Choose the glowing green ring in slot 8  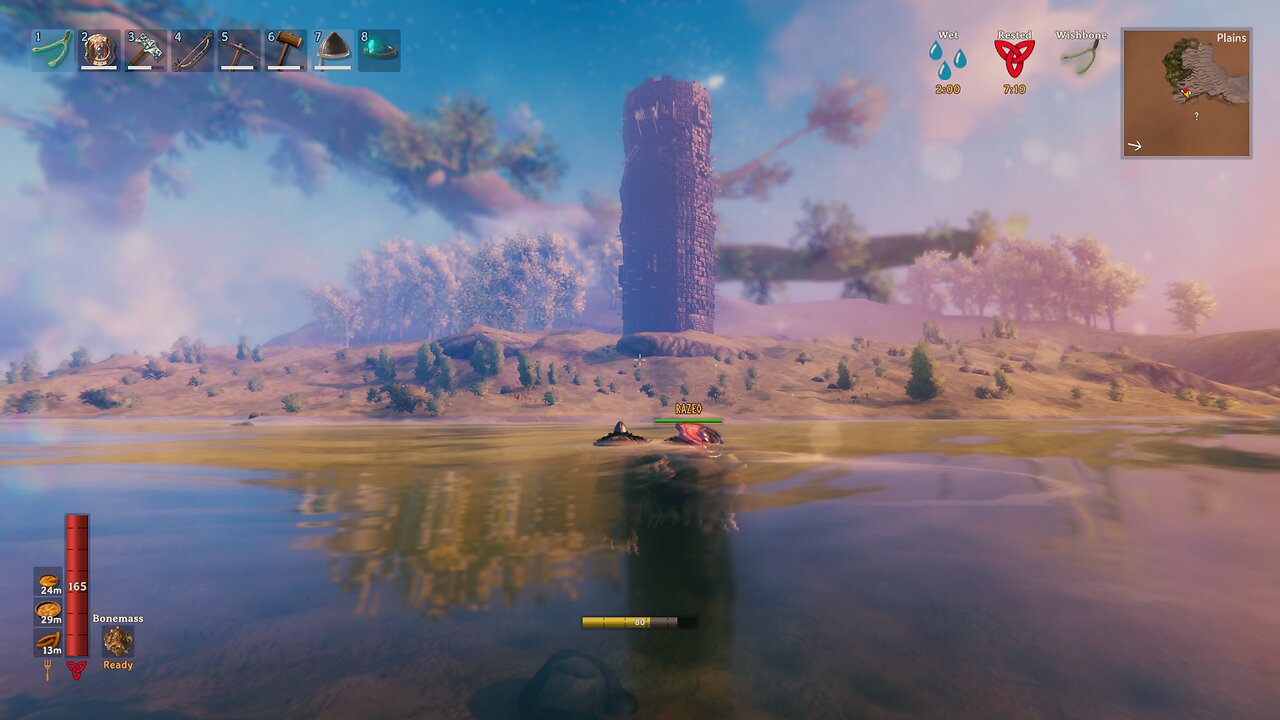coord(380,50)
